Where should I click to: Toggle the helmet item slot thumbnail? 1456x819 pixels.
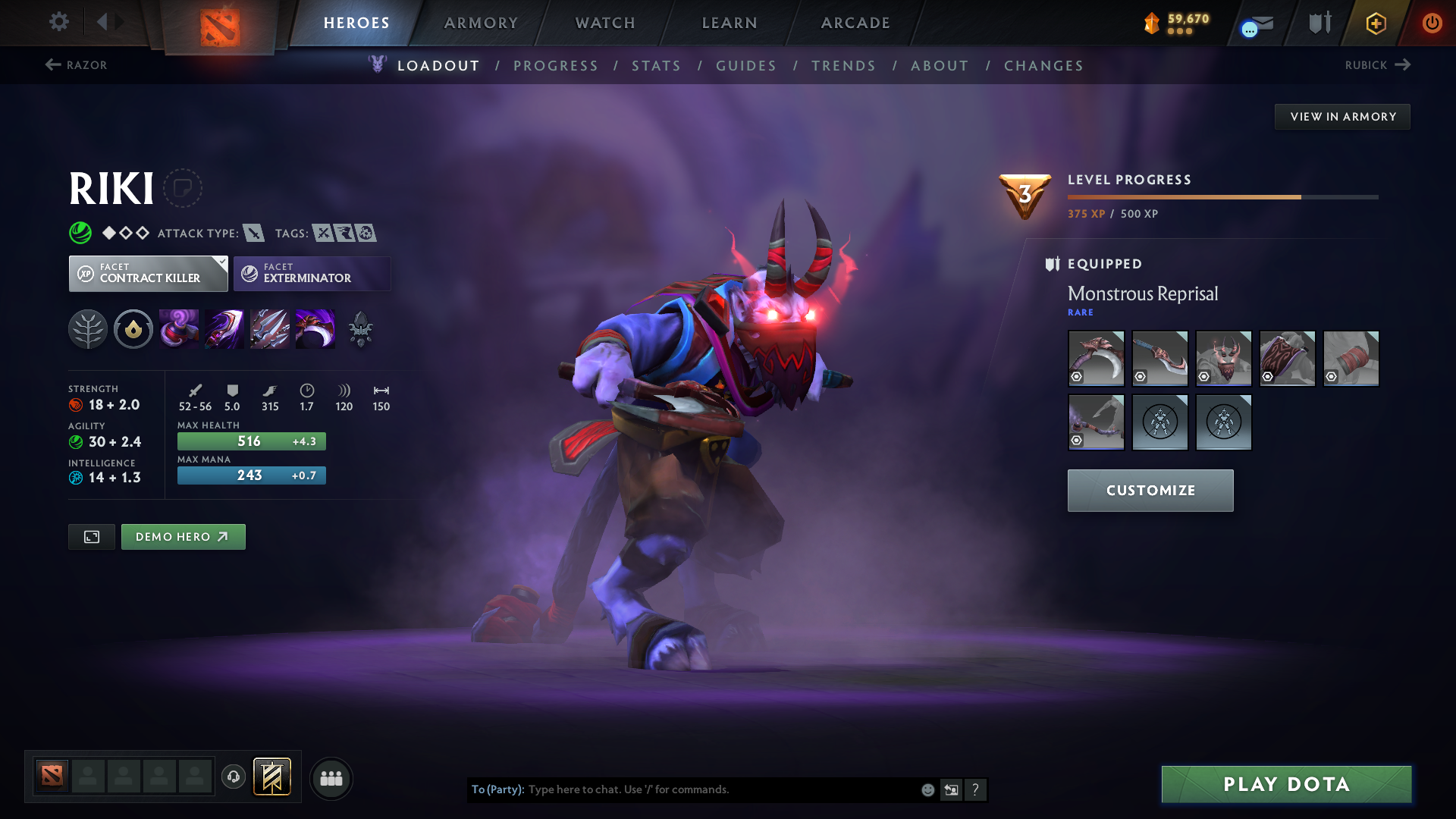[1223, 358]
